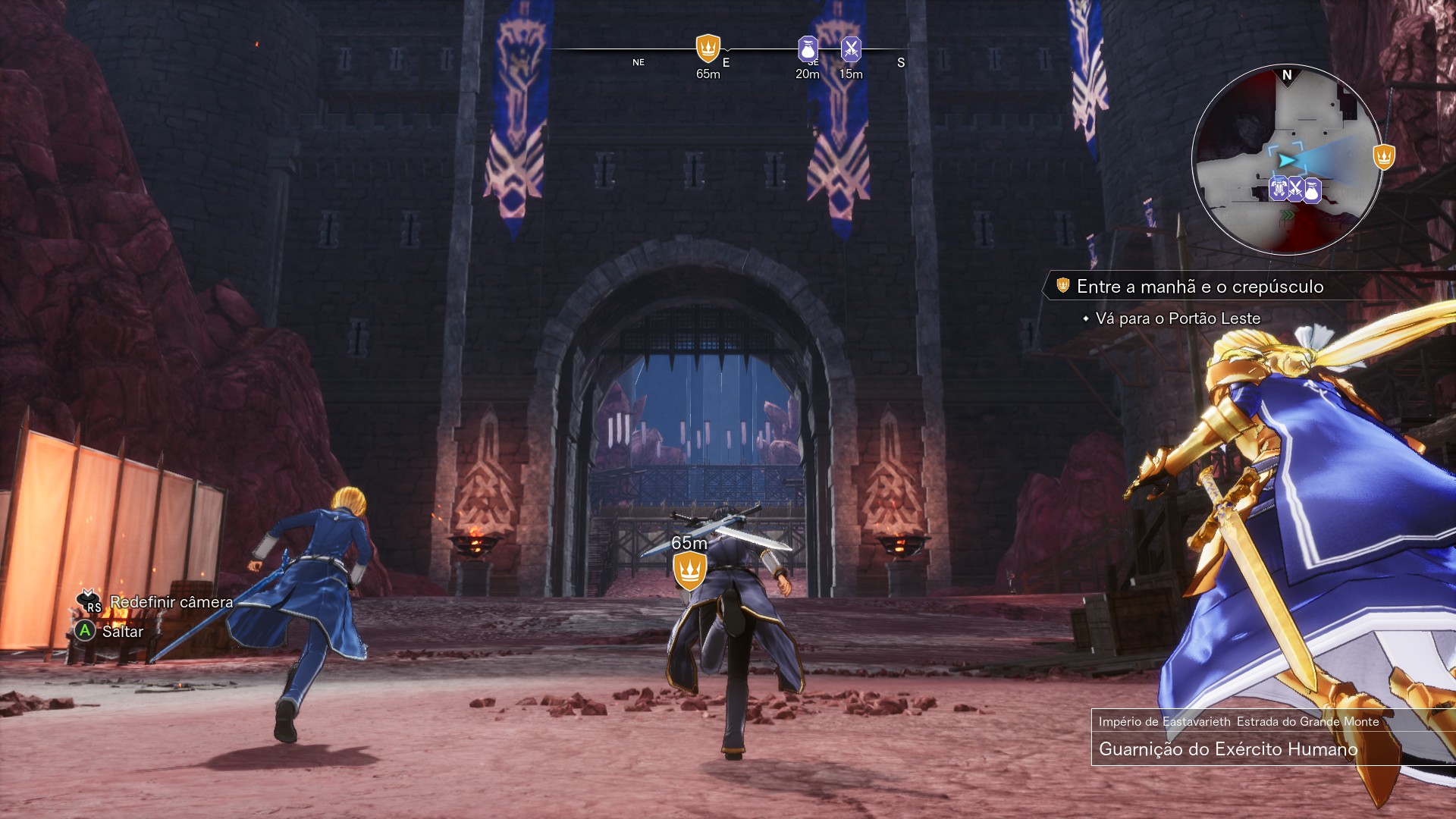
Task: Select the objective 'Vá para o Portão Leste'
Action: [1177, 318]
